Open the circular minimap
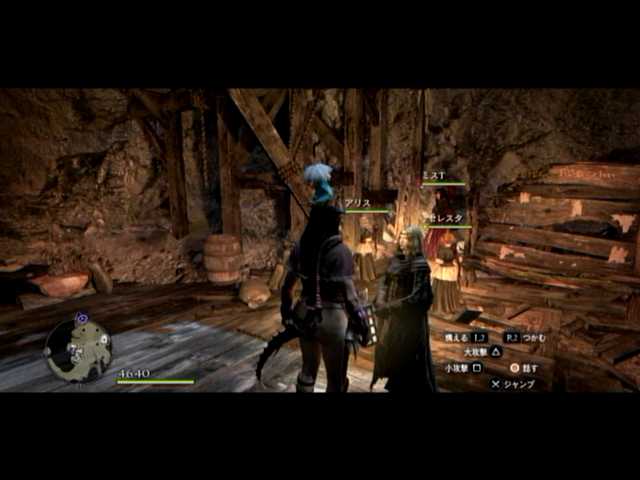This screenshot has width=640, height=480. tap(78, 349)
